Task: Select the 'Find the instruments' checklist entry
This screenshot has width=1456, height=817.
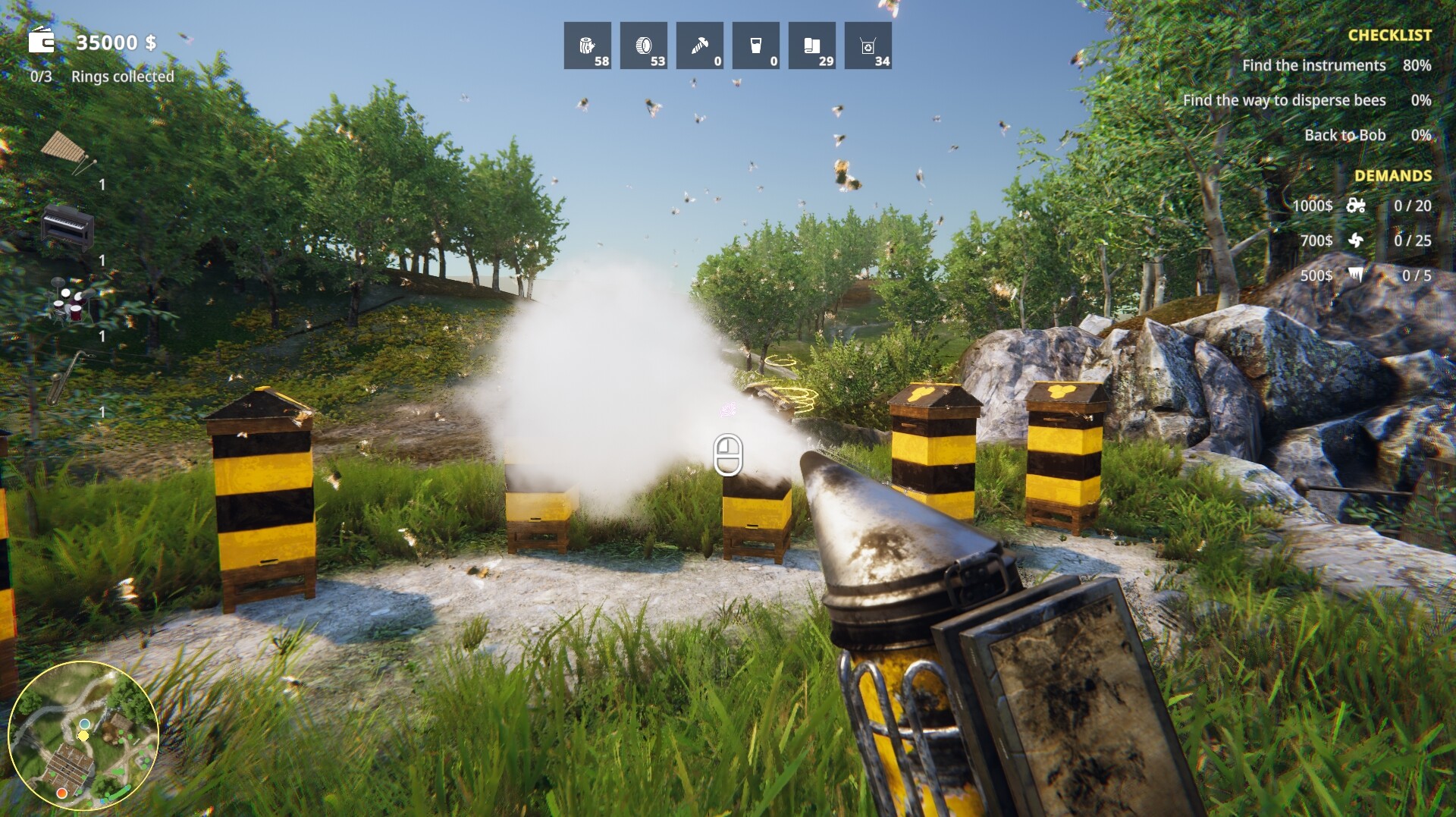Action: pyautogui.click(x=1314, y=65)
